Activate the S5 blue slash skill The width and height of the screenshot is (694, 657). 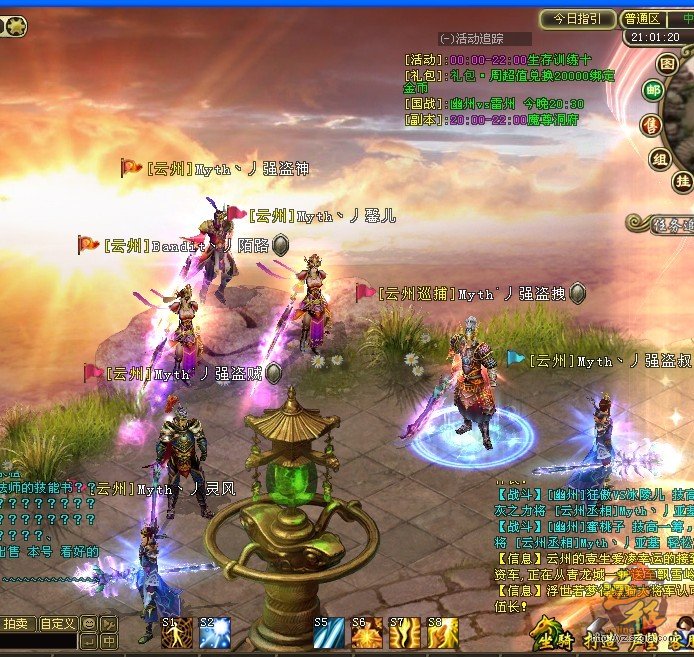pos(329,633)
